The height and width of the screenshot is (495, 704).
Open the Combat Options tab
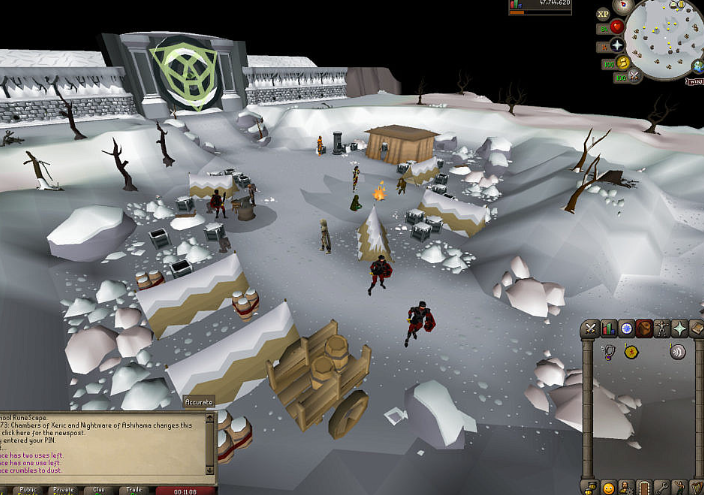tap(592, 327)
